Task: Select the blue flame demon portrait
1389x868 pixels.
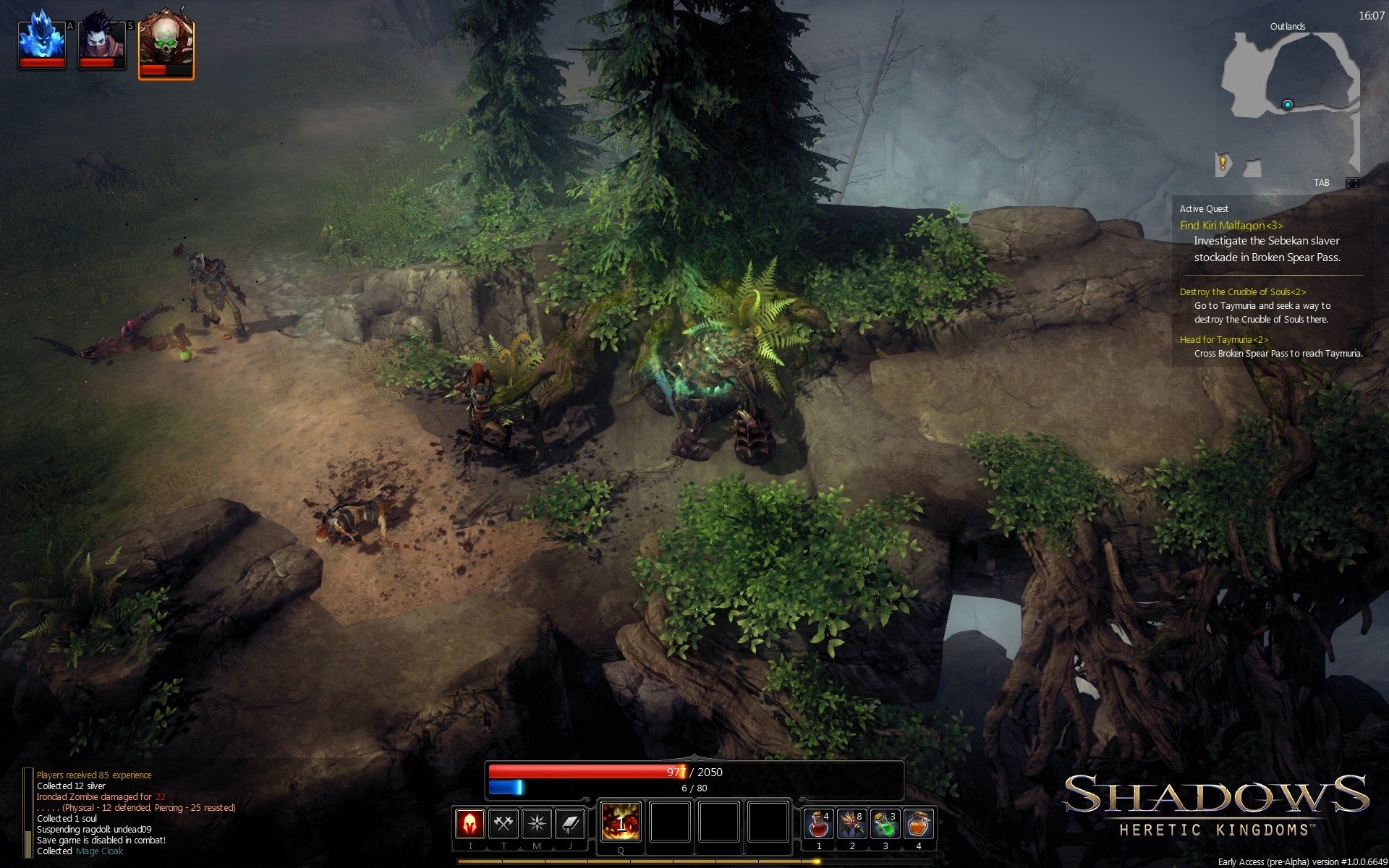Action: tap(42, 42)
